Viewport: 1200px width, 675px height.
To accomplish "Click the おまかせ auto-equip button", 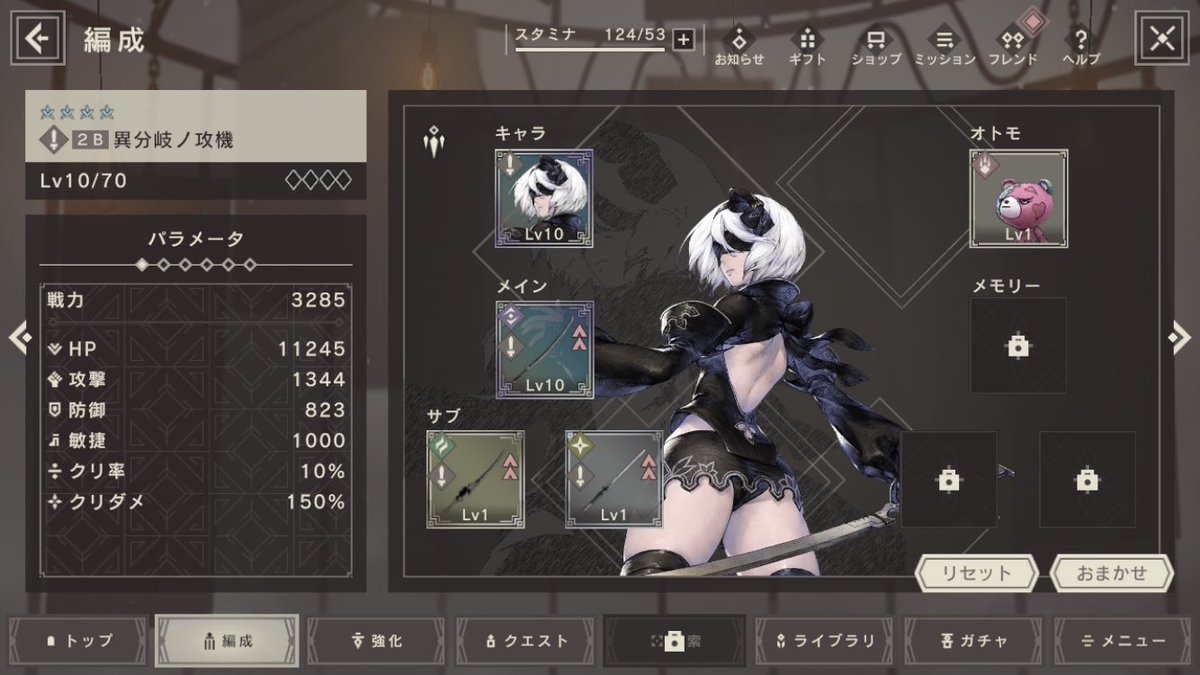I will click(x=1111, y=574).
